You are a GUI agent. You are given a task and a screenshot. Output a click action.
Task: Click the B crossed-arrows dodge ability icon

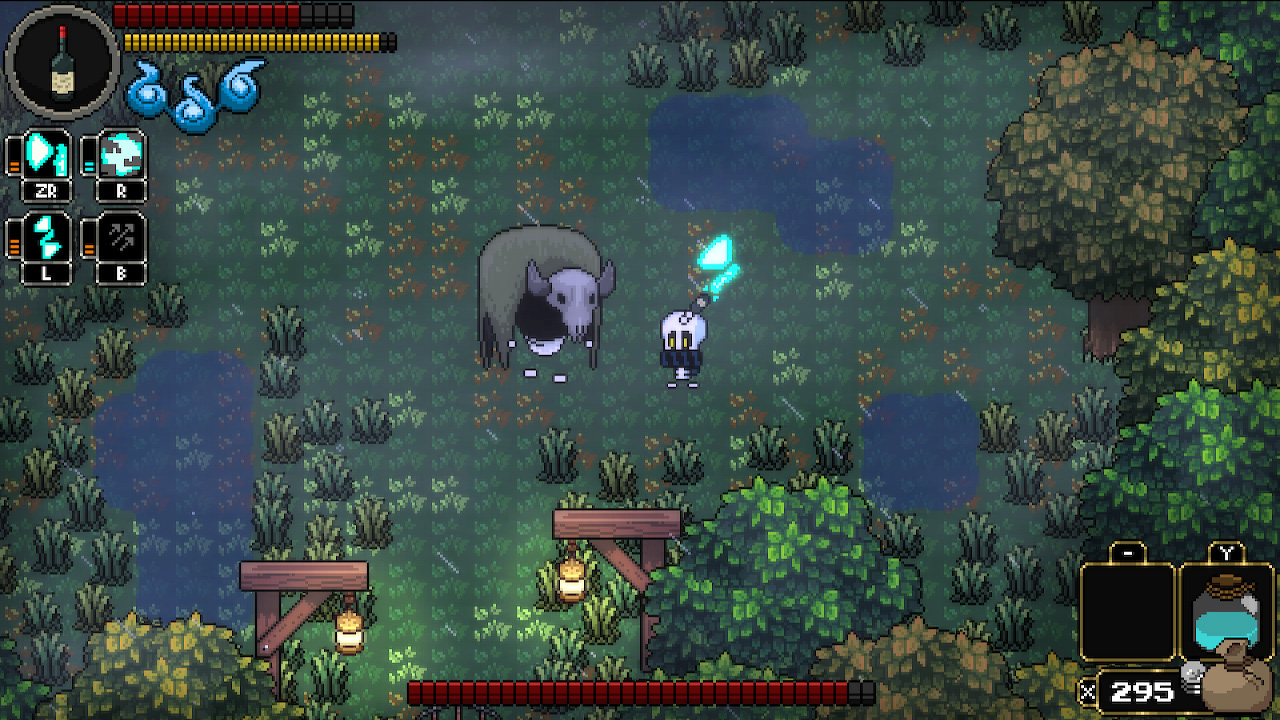[120, 238]
